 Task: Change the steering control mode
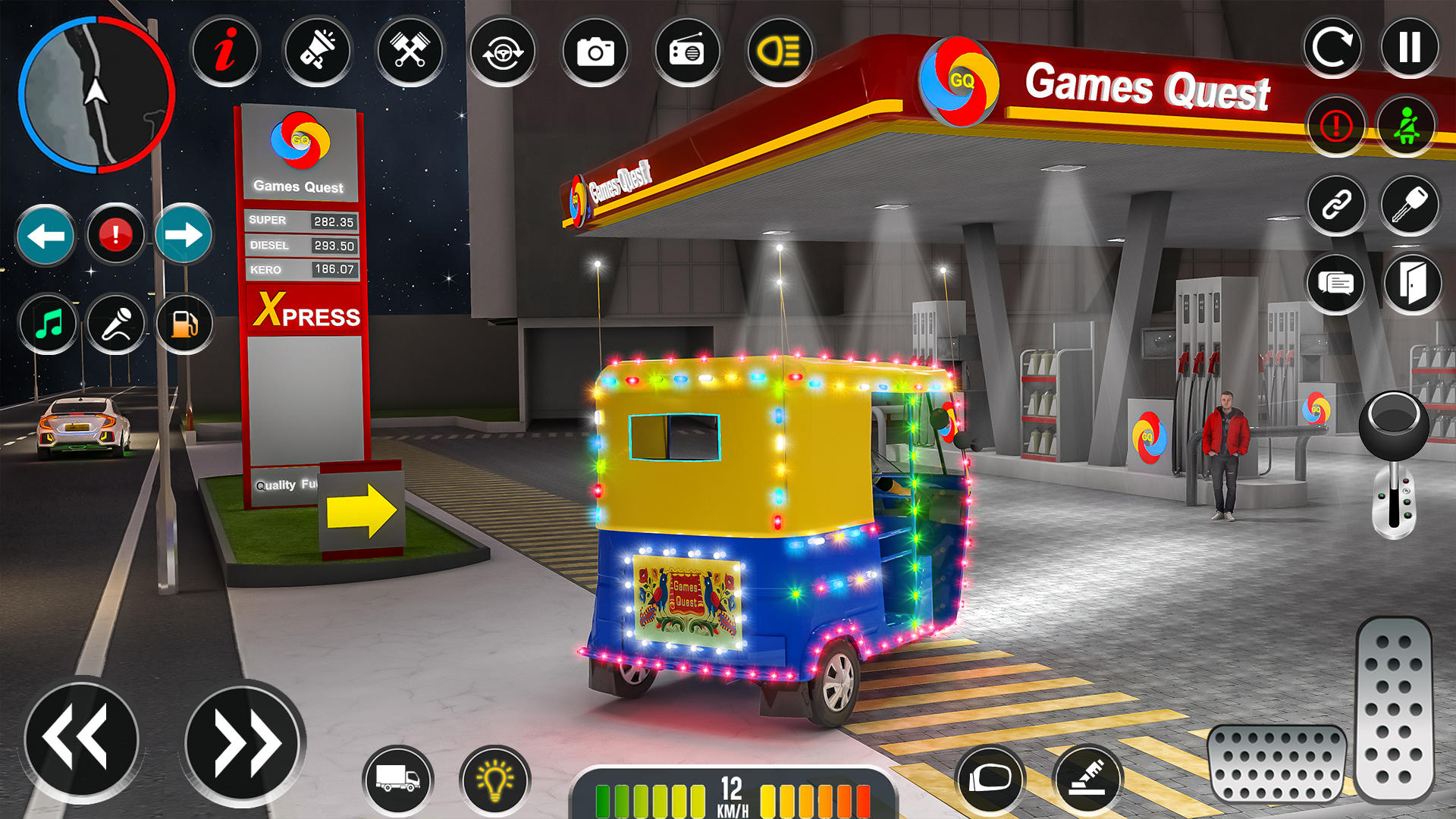point(504,51)
